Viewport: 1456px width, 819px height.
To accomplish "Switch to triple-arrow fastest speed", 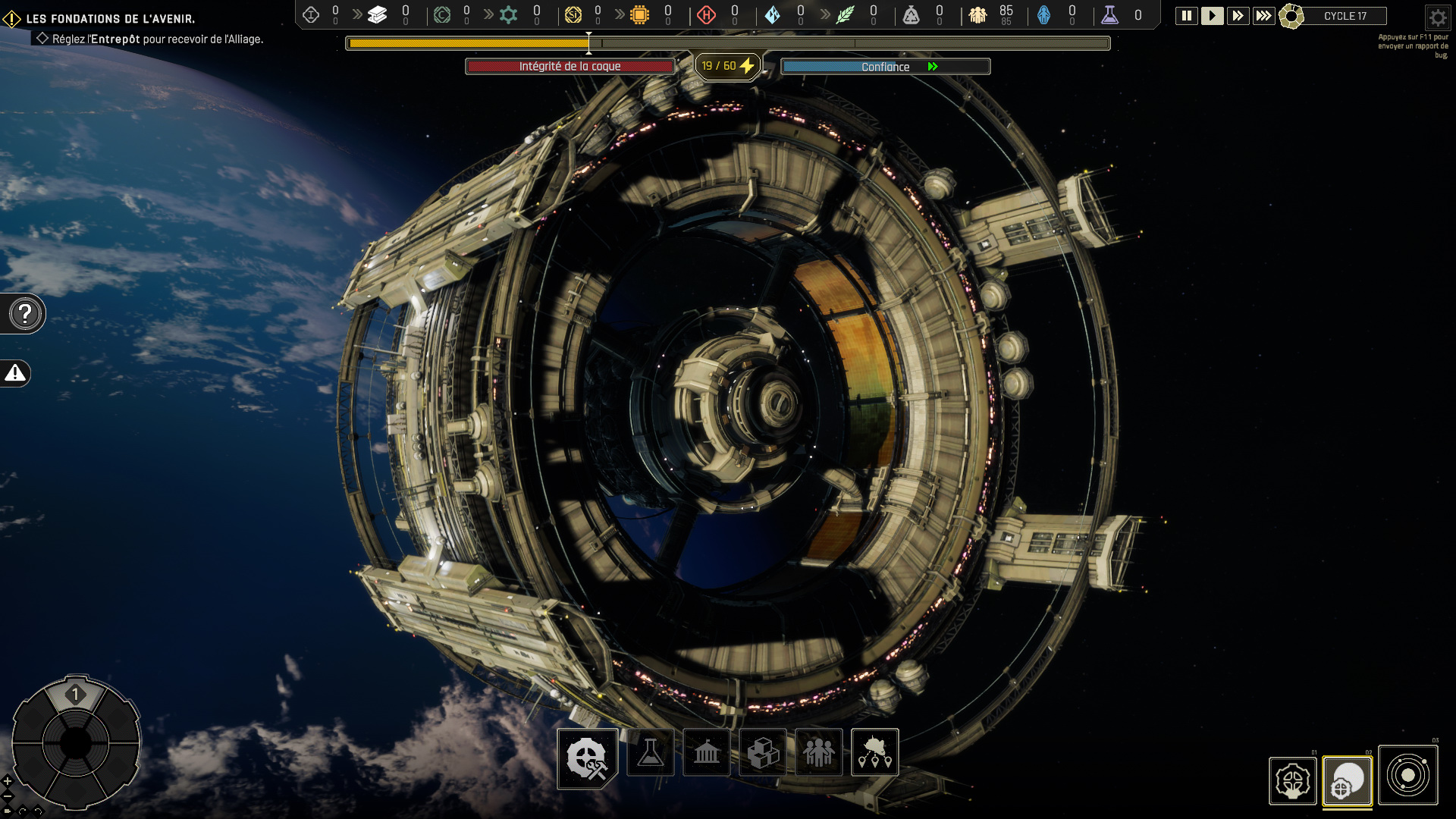I will coord(1263,16).
